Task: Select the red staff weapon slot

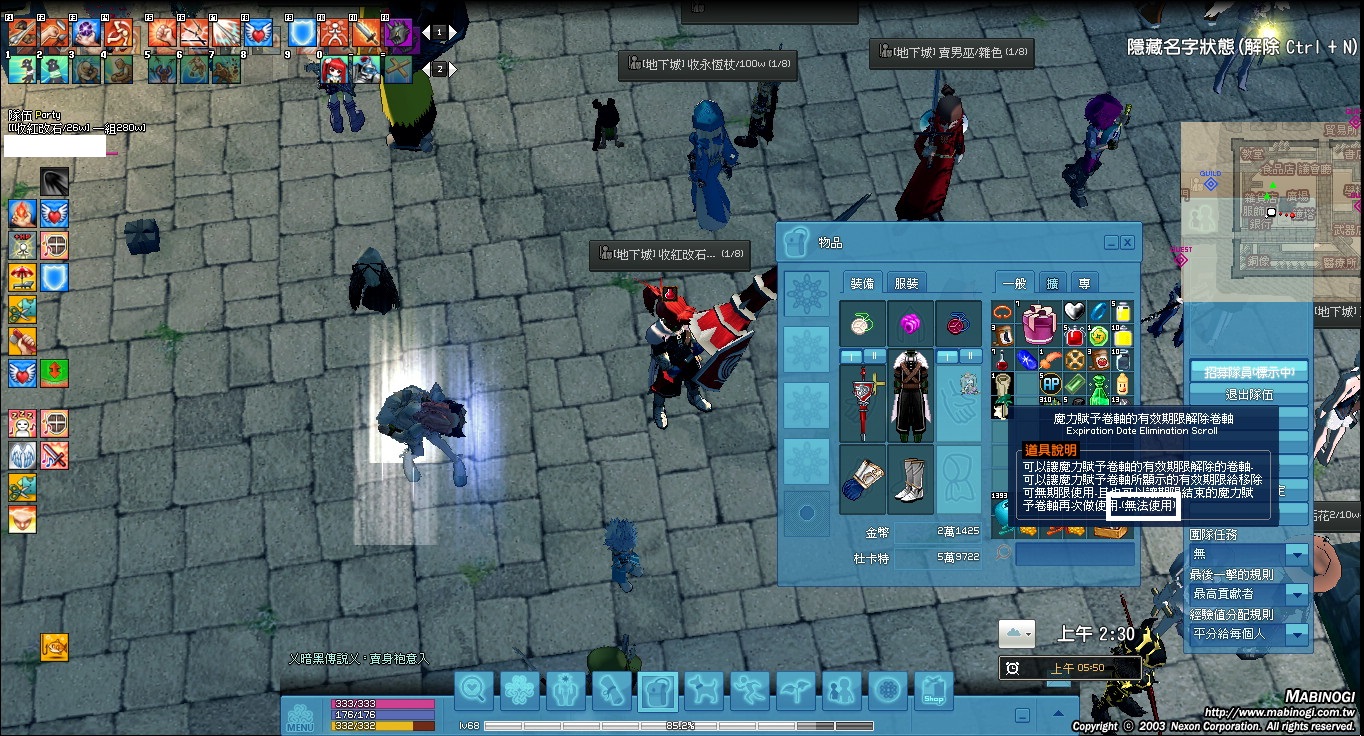Action: [862, 403]
